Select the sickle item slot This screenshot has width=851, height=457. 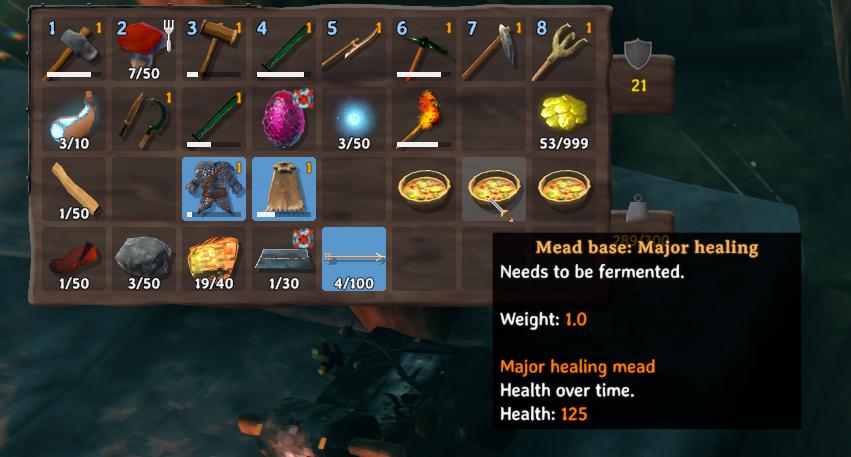coord(144,119)
